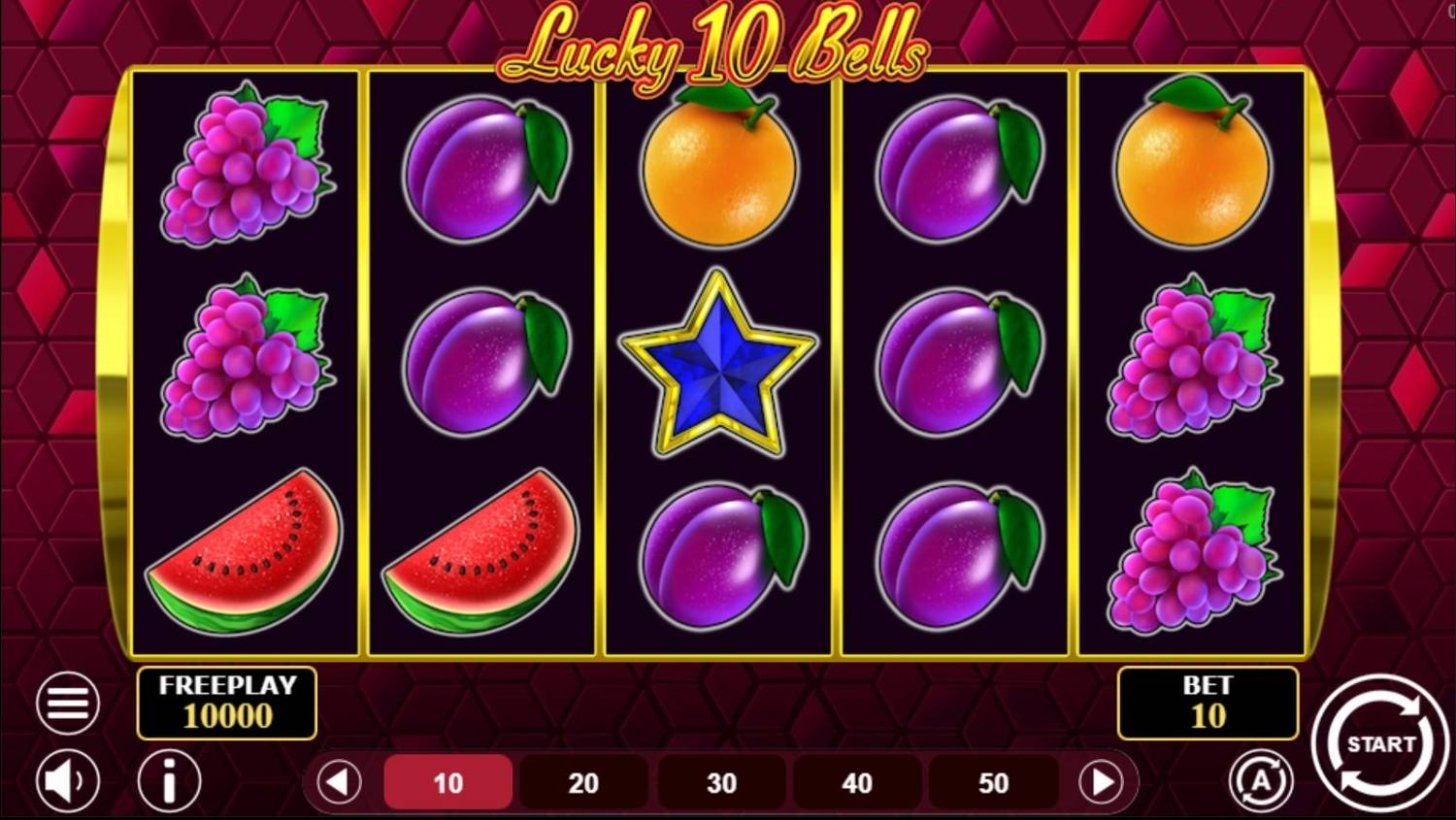Open the hamburger menu
This screenshot has width=1456, height=820.
tap(68, 703)
